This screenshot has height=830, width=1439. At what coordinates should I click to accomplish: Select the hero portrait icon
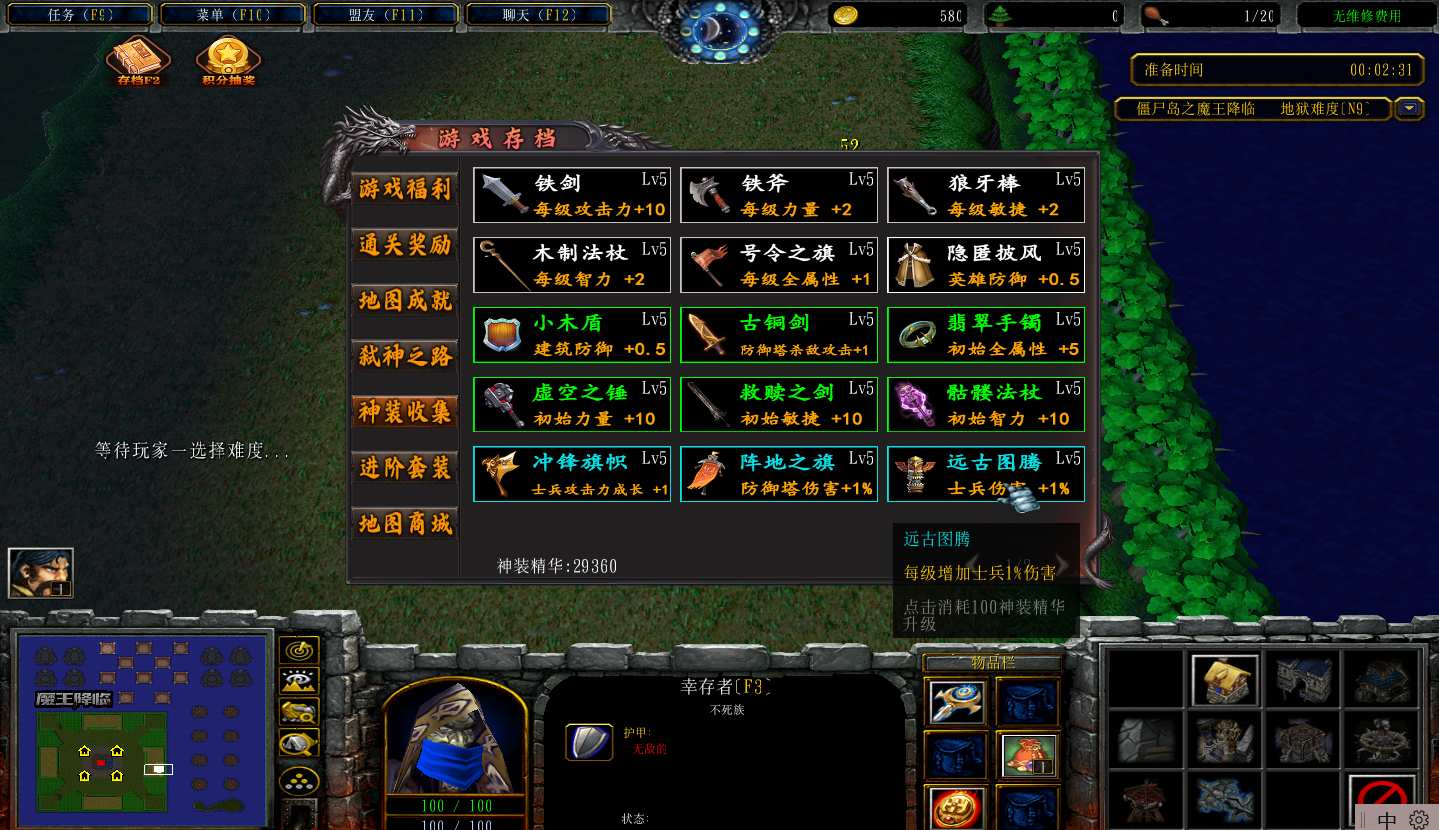[40, 573]
